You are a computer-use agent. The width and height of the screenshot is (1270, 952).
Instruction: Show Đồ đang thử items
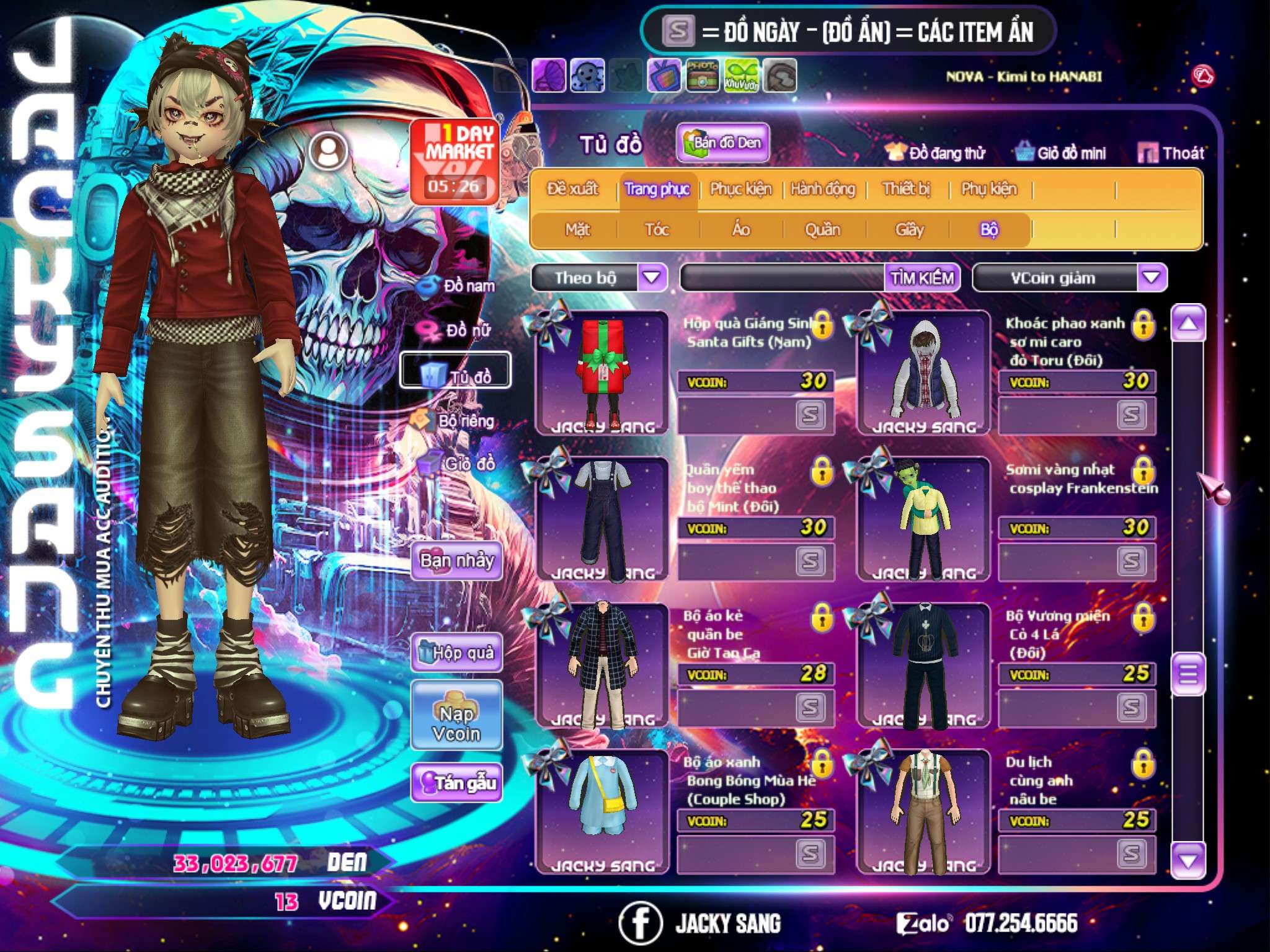tap(936, 152)
